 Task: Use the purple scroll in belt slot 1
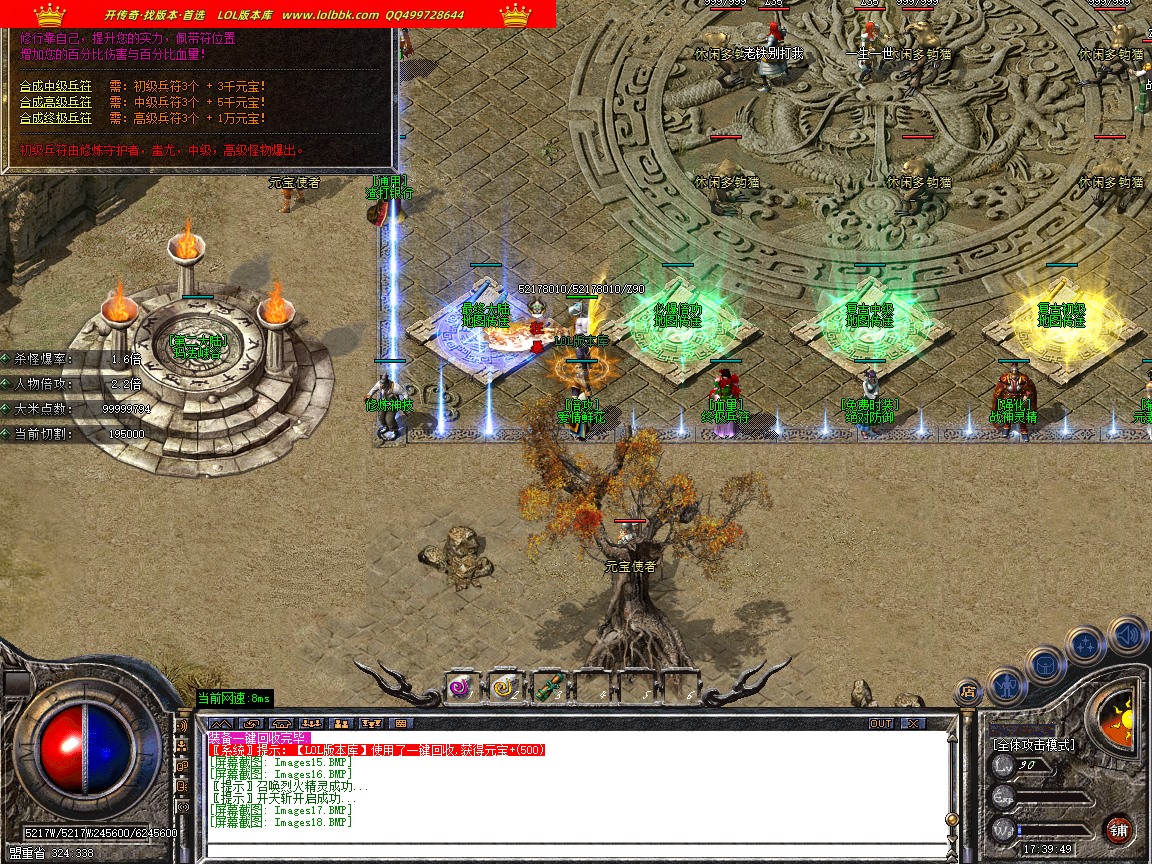pos(460,687)
